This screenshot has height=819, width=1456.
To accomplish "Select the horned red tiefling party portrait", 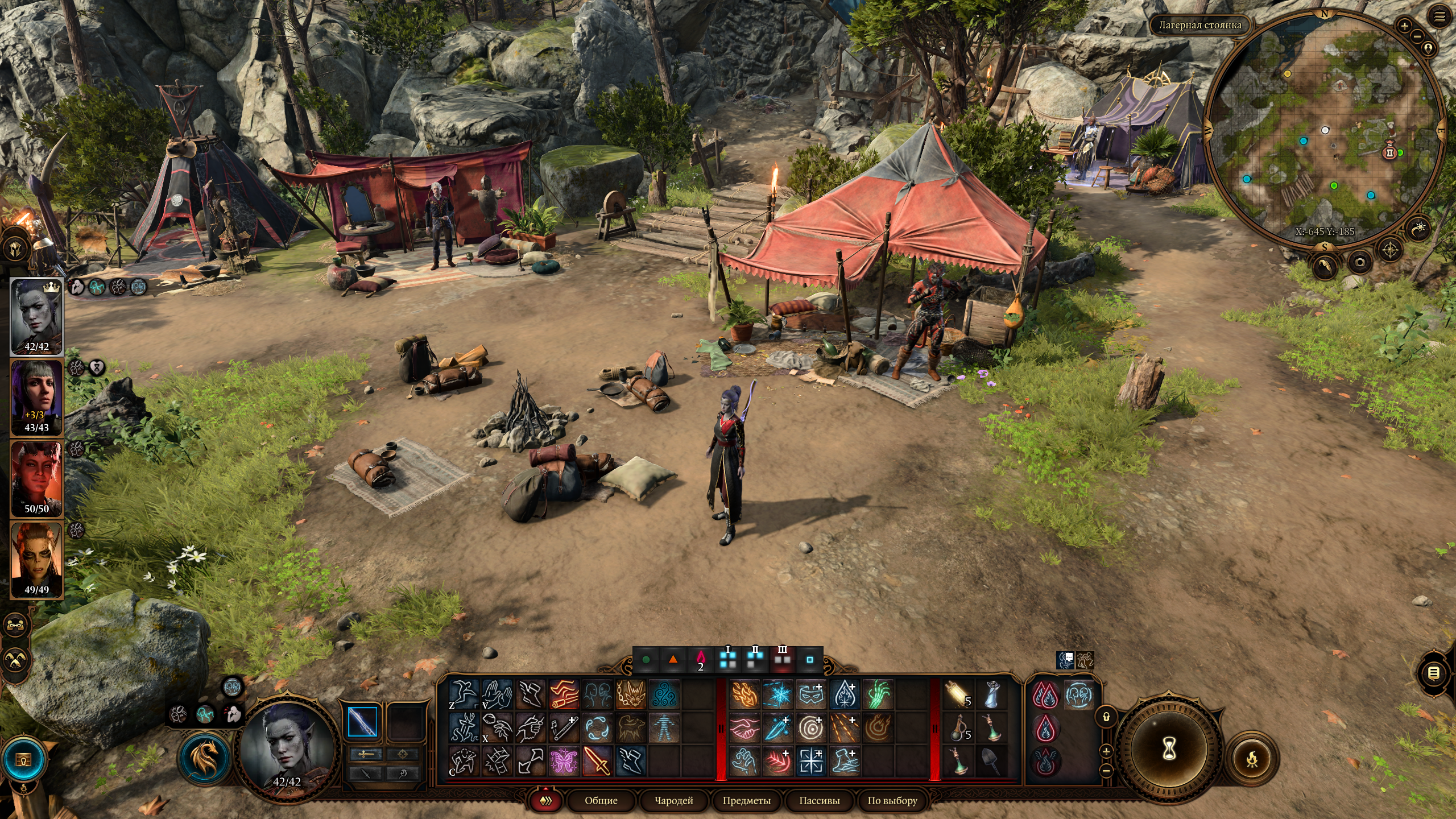I will tap(36, 478).
